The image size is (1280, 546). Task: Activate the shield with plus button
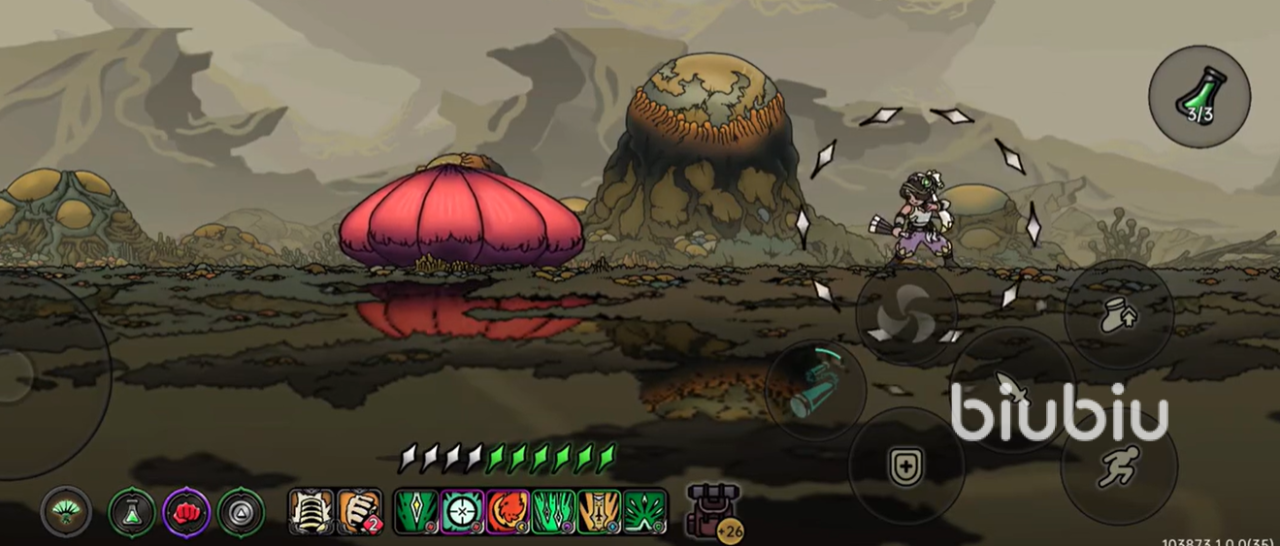(x=906, y=464)
